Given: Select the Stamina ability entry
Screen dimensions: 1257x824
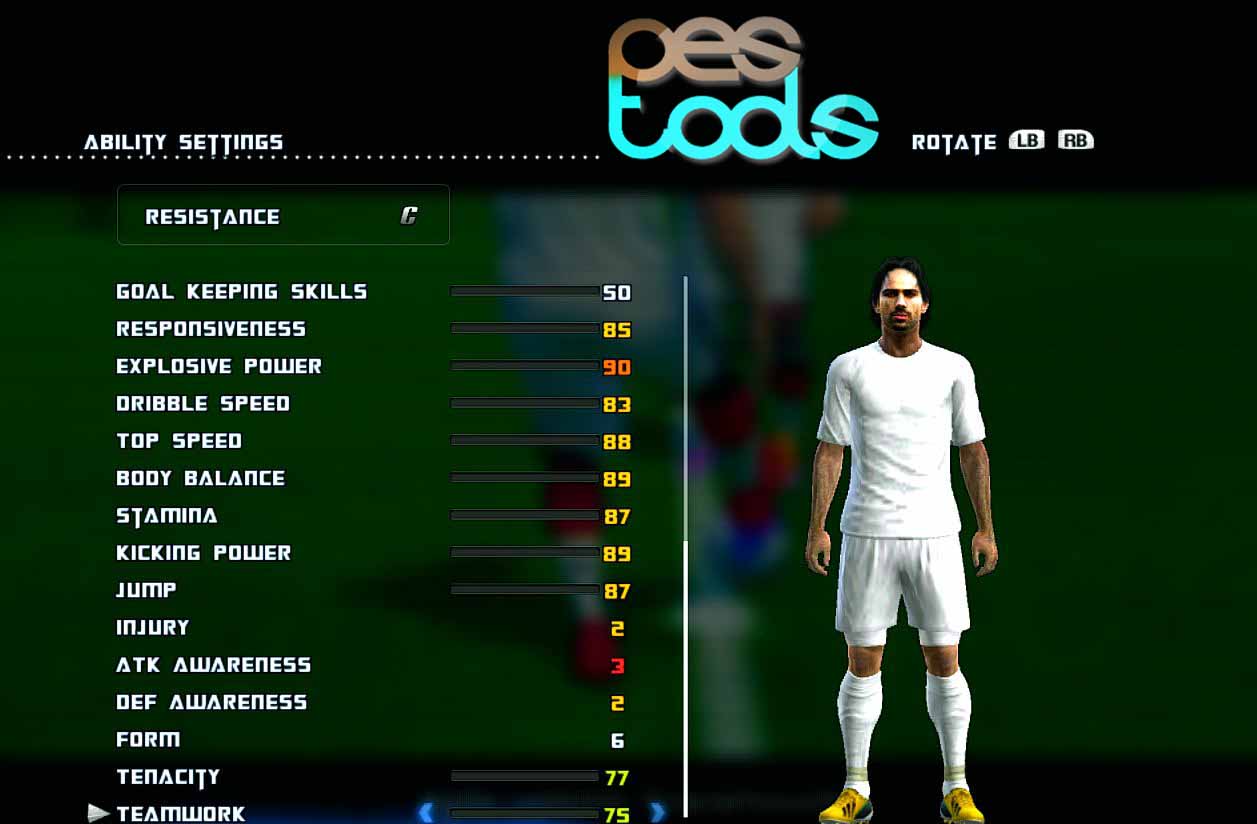Looking at the screenshot, I should tap(167, 516).
